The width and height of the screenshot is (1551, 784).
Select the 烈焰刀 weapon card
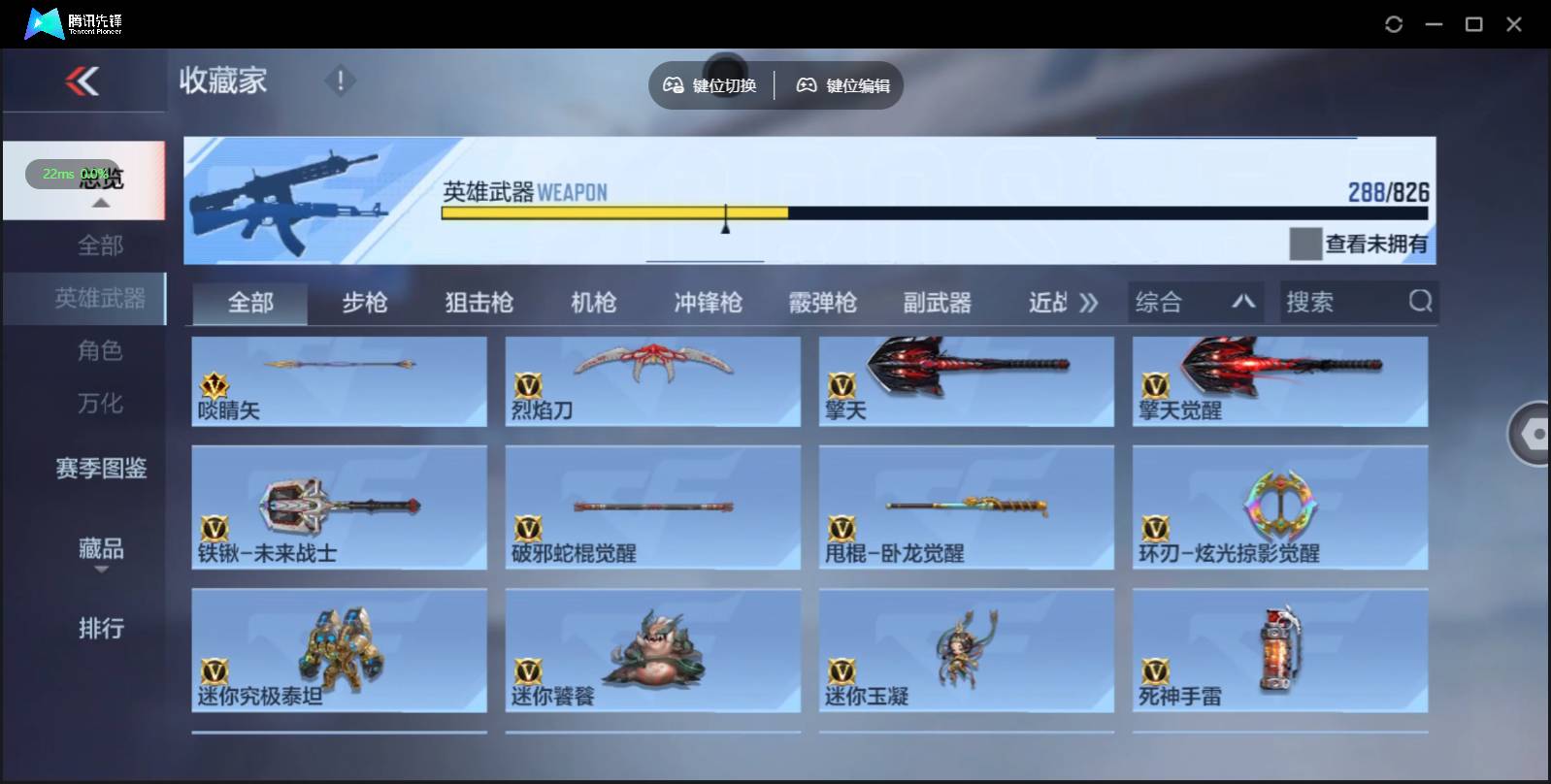pos(653,380)
